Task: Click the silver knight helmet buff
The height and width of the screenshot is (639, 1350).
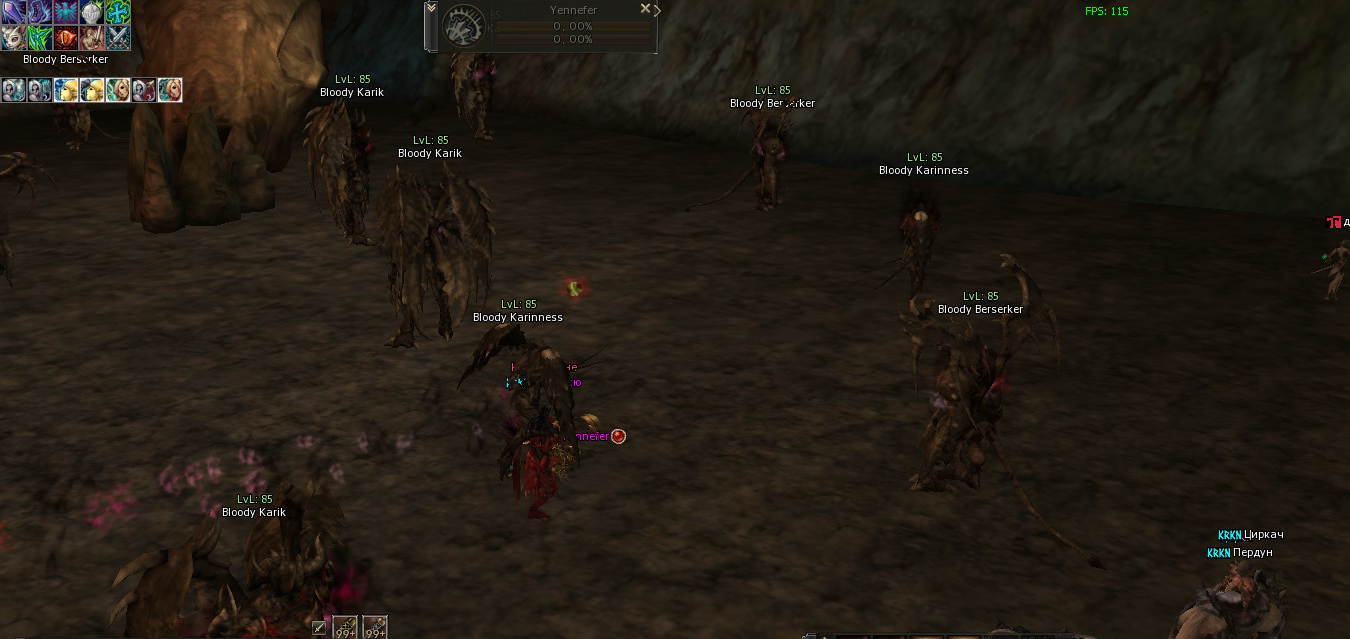Action: (92, 12)
